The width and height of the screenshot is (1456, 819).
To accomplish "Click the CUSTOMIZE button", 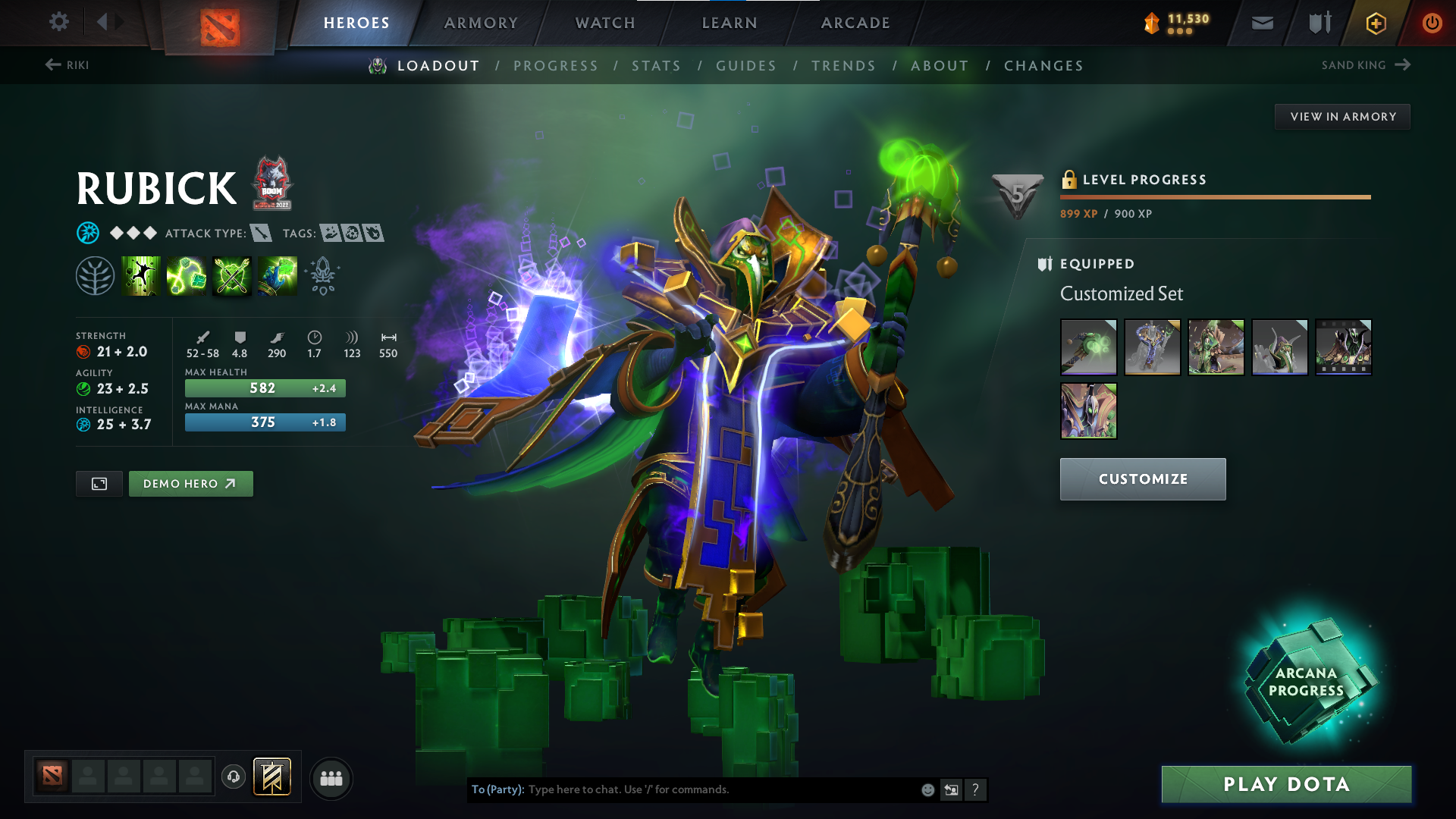I will [x=1143, y=479].
